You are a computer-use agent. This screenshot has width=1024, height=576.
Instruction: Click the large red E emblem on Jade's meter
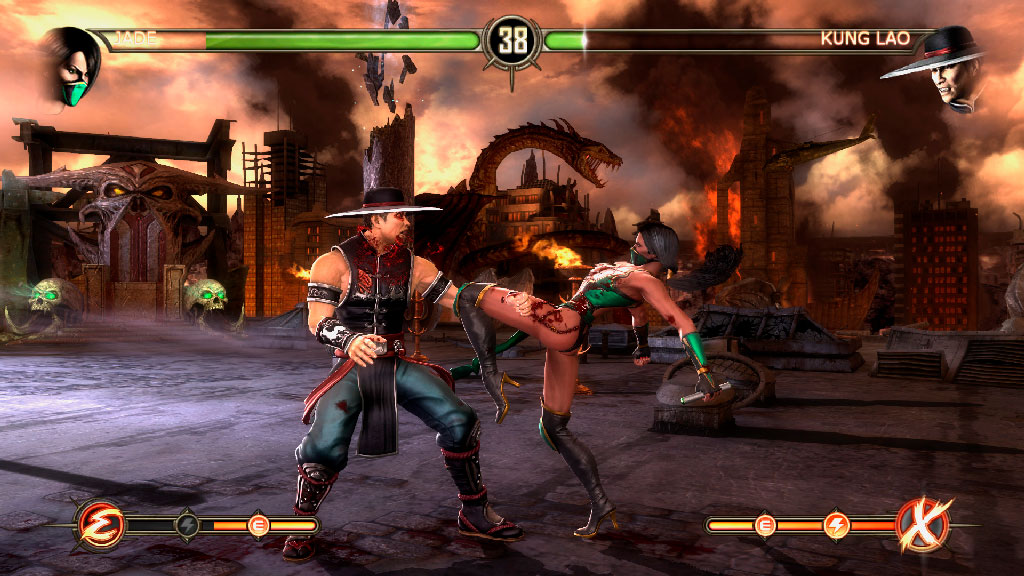[x=100, y=524]
